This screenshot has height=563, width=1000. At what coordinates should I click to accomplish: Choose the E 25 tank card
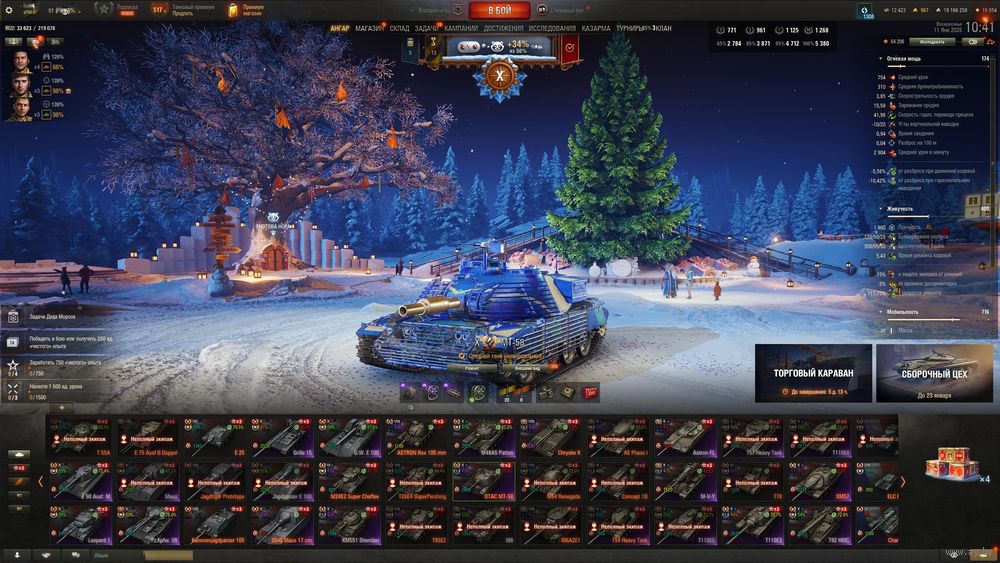pyautogui.click(x=214, y=436)
